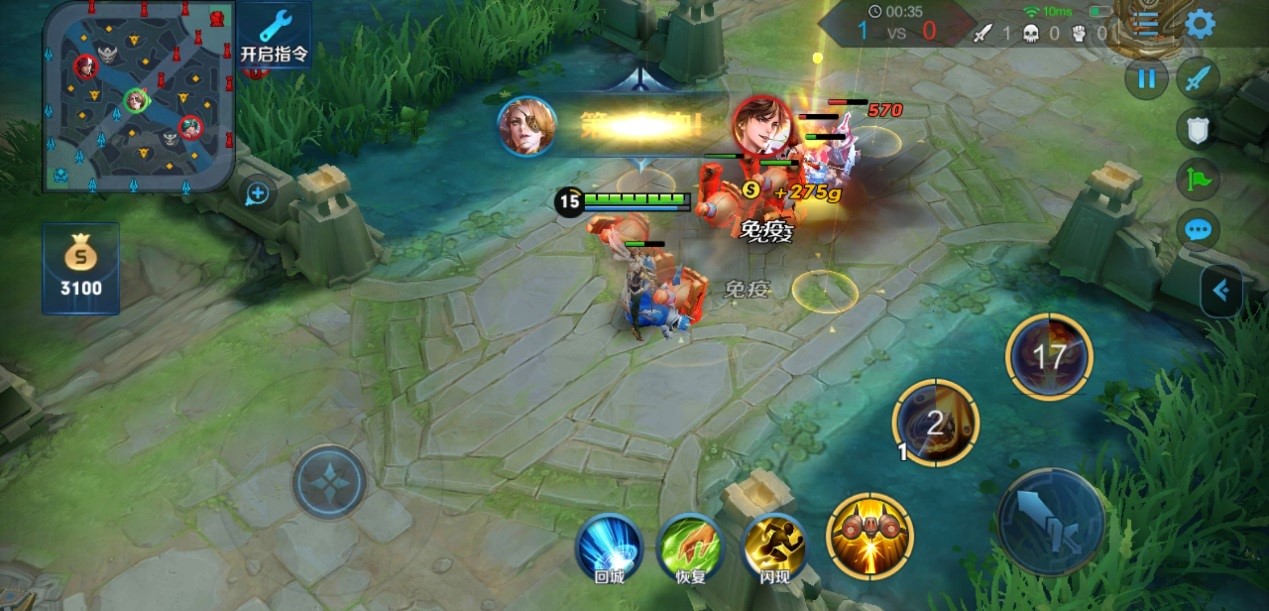The width and height of the screenshot is (1269, 611).
Task: Select the ultimate skill showing cooldown 17
Action: (1049, 357)
